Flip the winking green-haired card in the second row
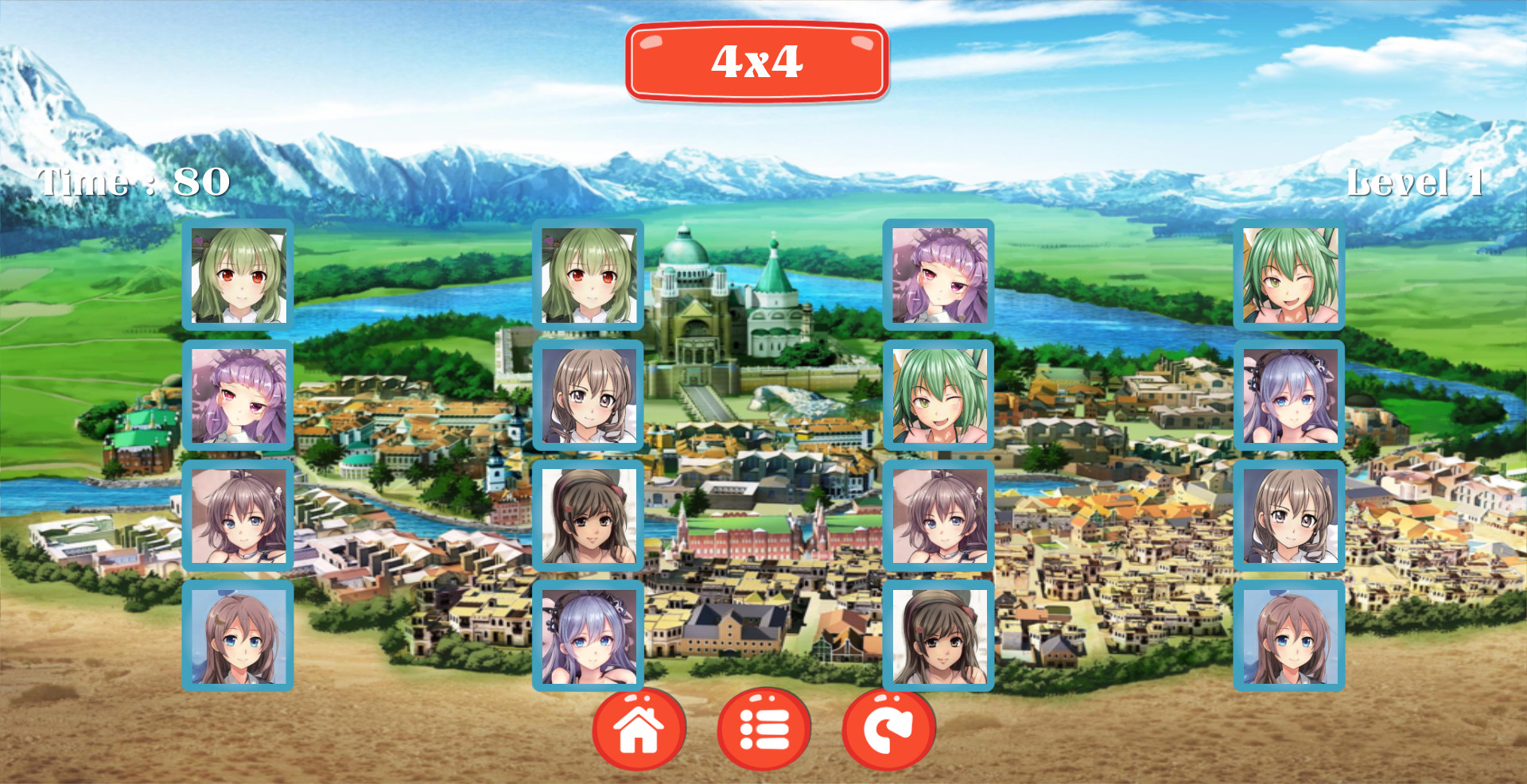The height and width of the screenshot is (784, 1527). coord(940,398)
